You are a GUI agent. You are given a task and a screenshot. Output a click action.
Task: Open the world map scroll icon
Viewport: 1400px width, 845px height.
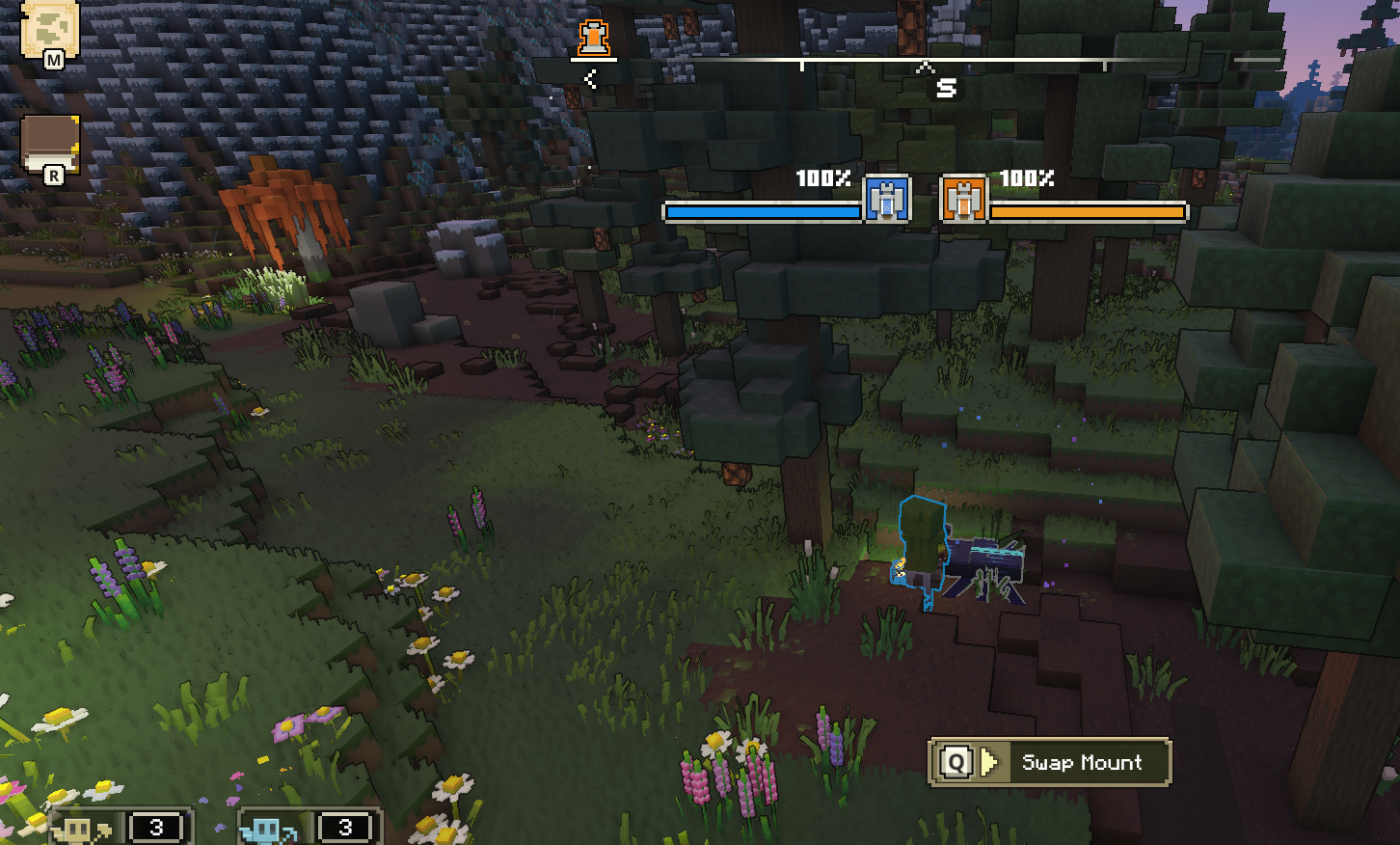pyautogui.click(x=48, y=31)
